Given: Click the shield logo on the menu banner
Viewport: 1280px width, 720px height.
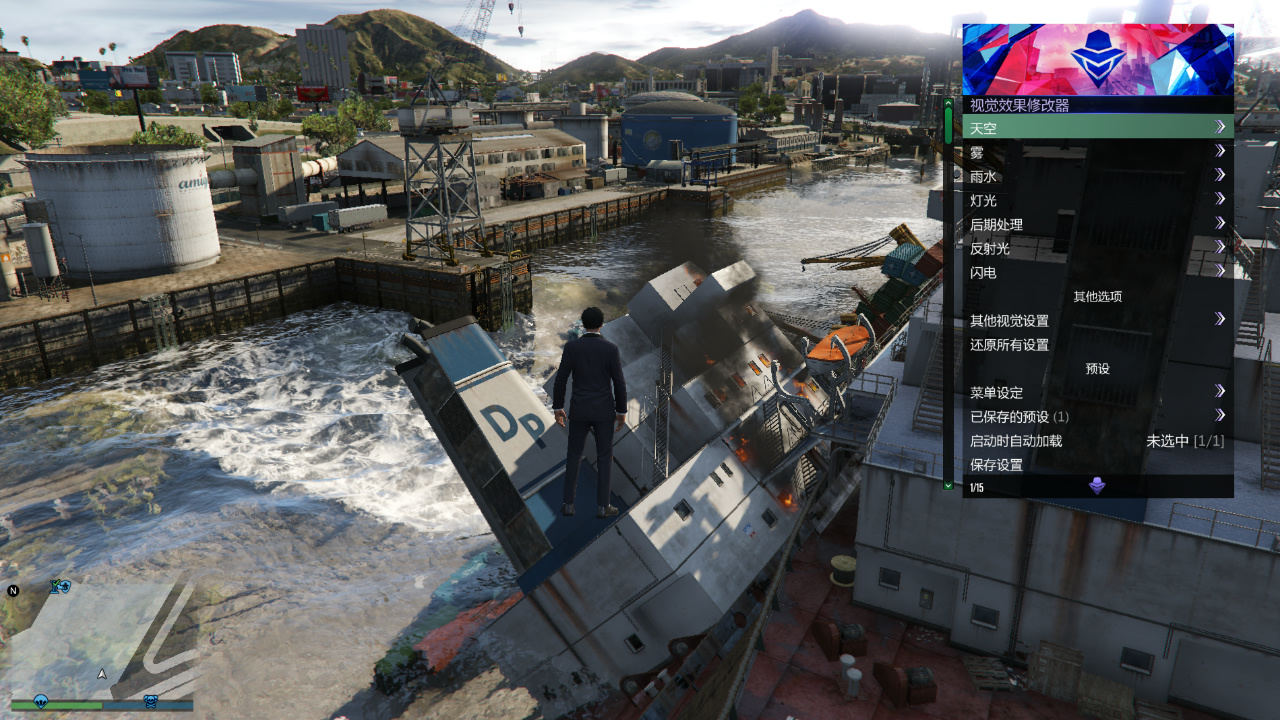Looking at the screenshot, I should (1097, 60).
